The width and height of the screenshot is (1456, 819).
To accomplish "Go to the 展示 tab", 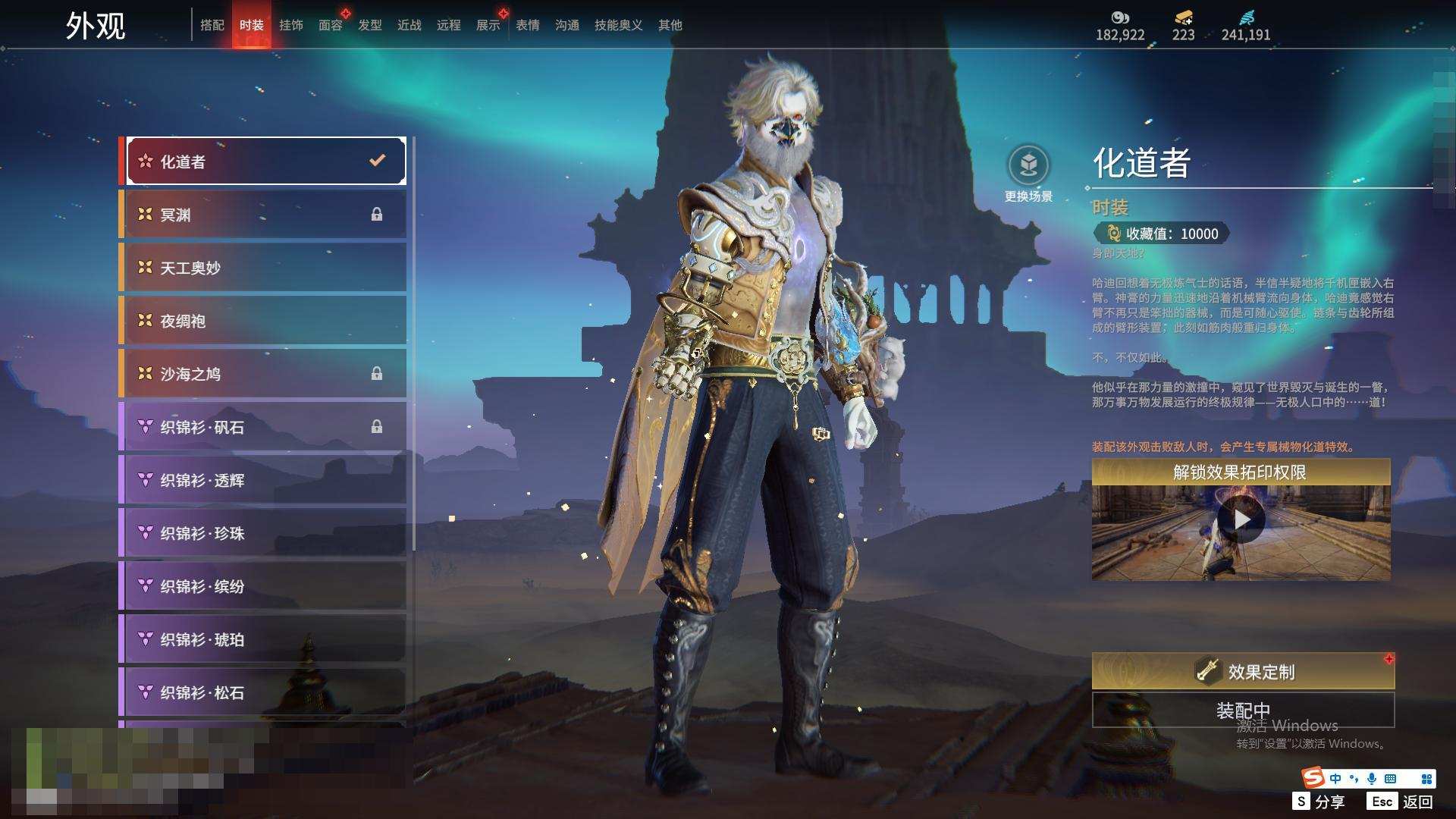I will pos(488,25).
